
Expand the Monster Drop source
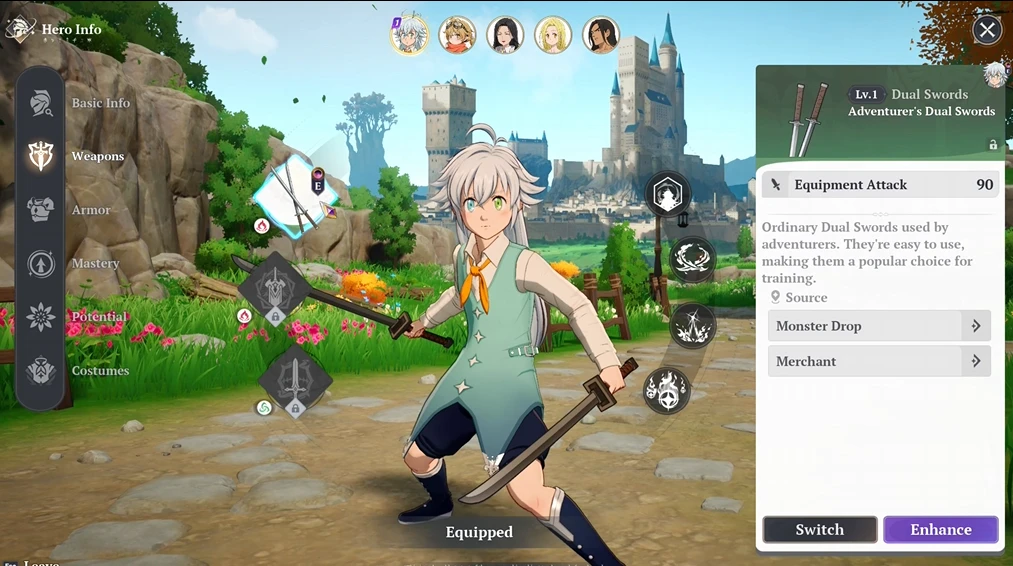879,326
